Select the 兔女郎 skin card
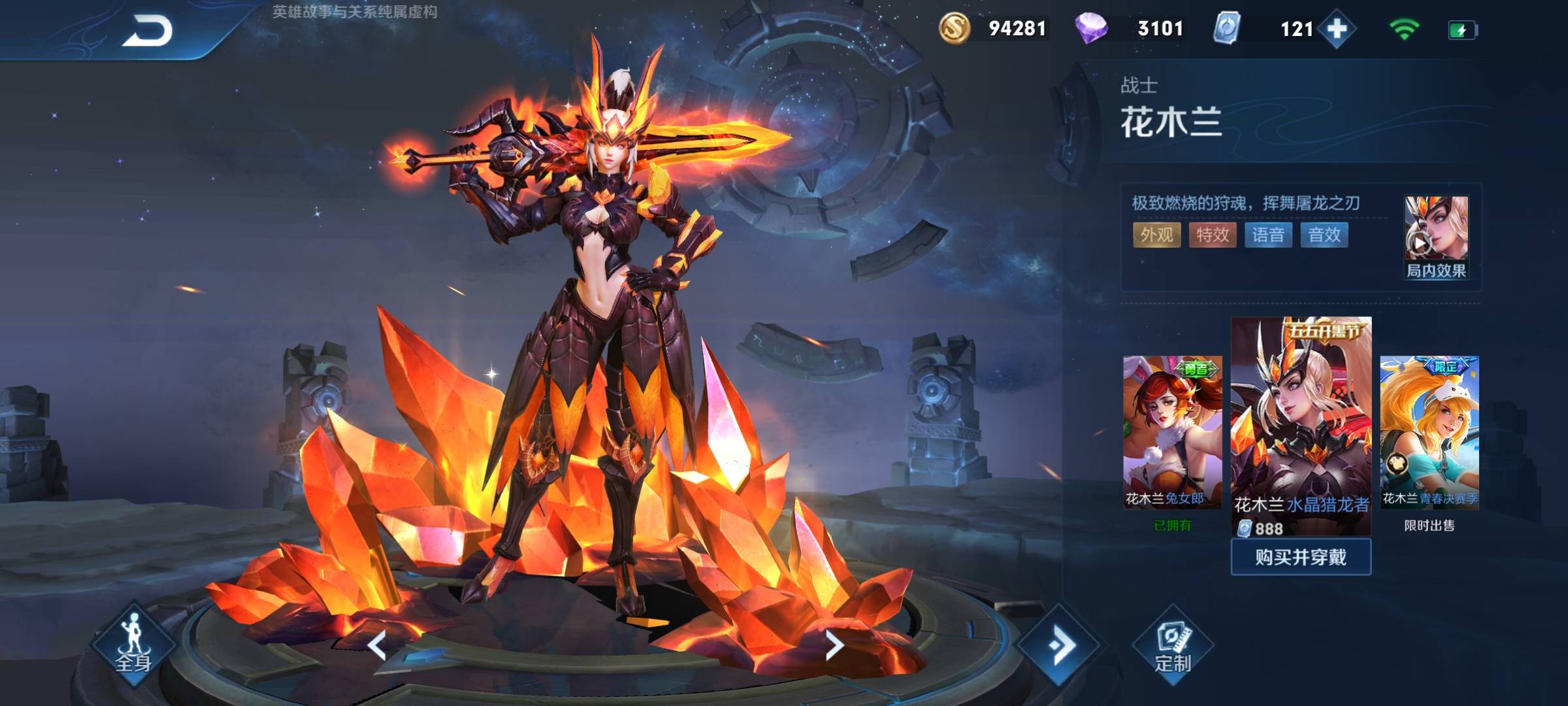 [1172, 431]
